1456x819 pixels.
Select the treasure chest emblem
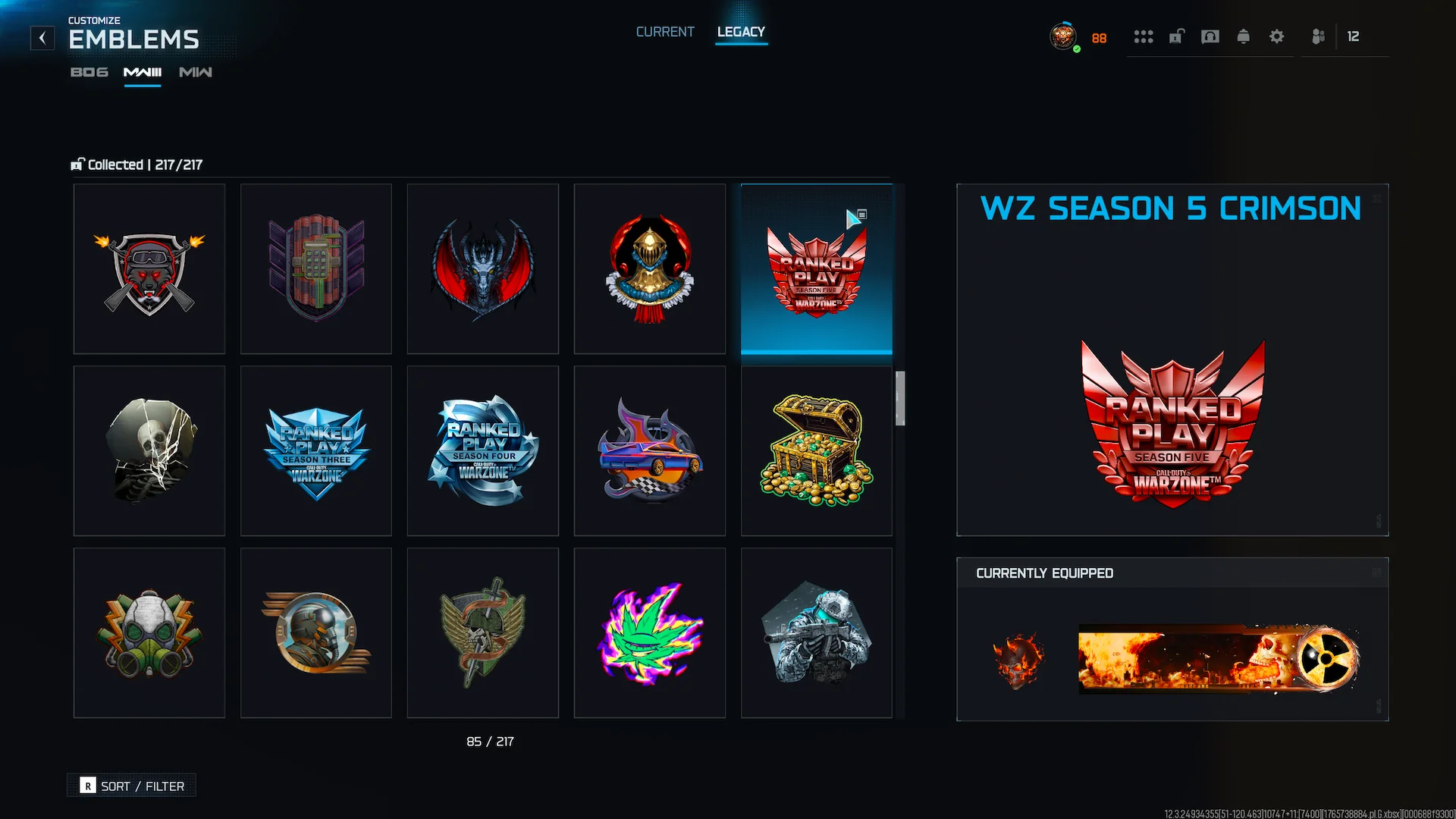[817, 451]
